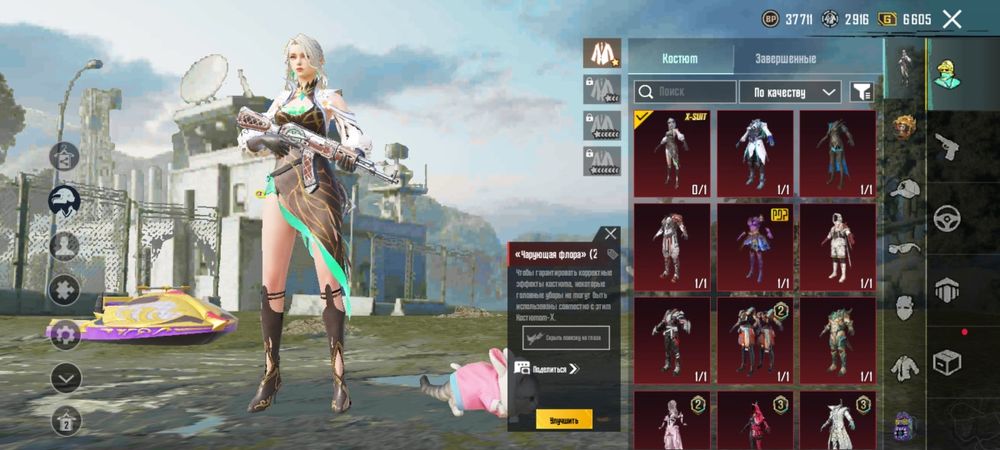The image size is (1000, 450).
Task: Close the Чарующая флора info popup
Action: pyautogui.click(x=611, y=234)
